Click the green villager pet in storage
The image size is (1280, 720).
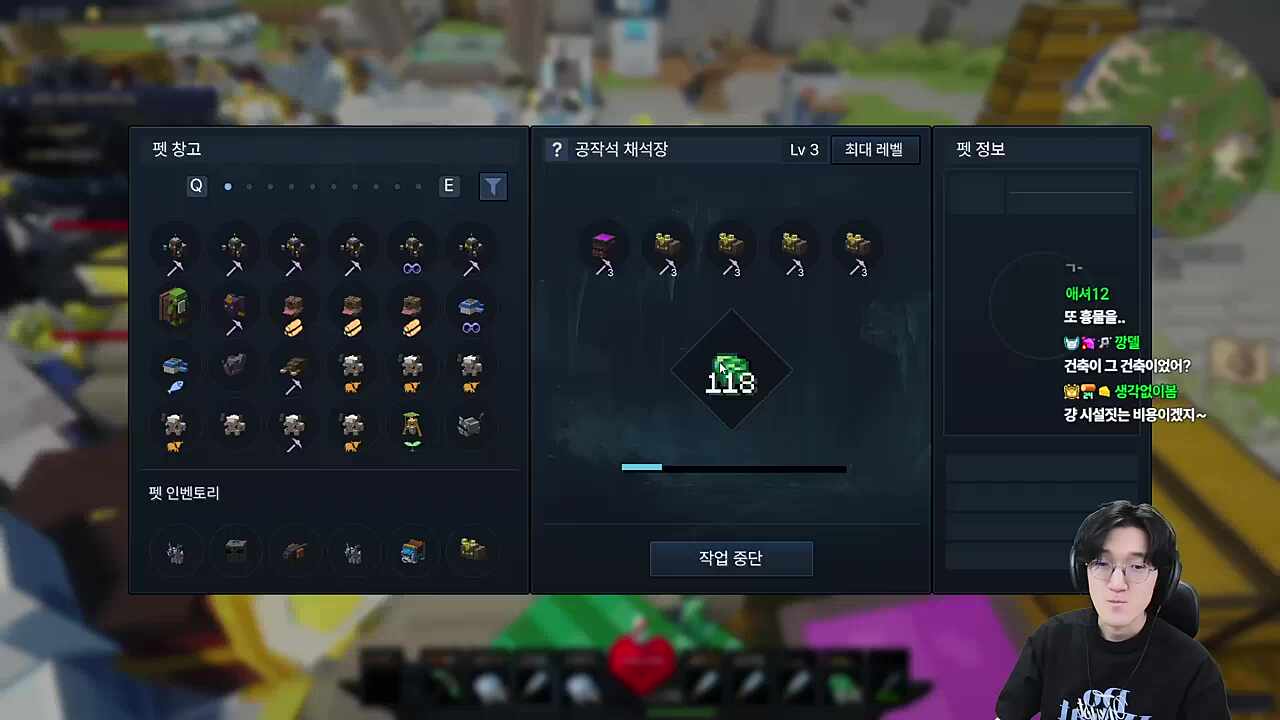pyautogui.click(x=175, y=308)
